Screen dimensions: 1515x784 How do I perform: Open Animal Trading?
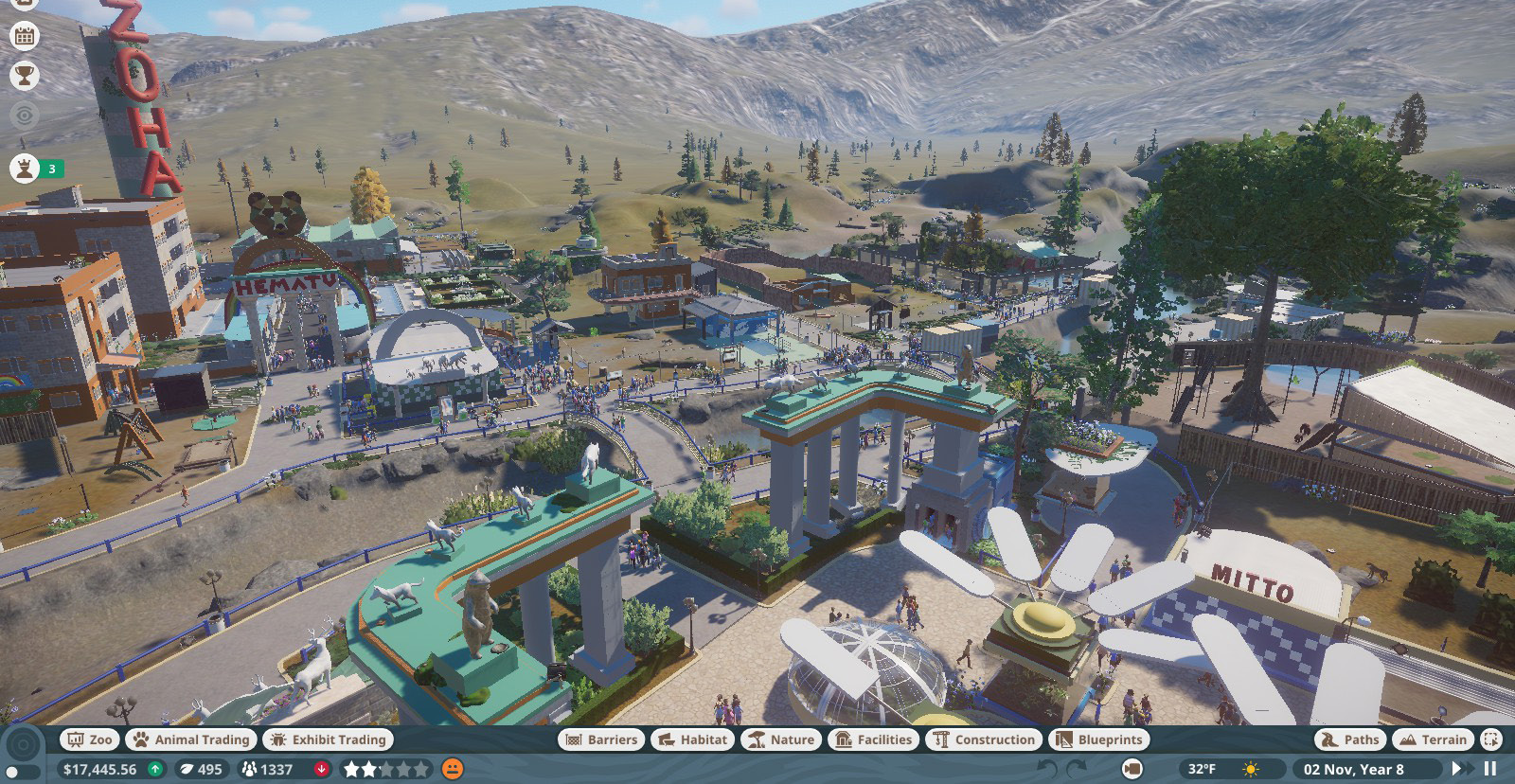[x=192, y=739]
